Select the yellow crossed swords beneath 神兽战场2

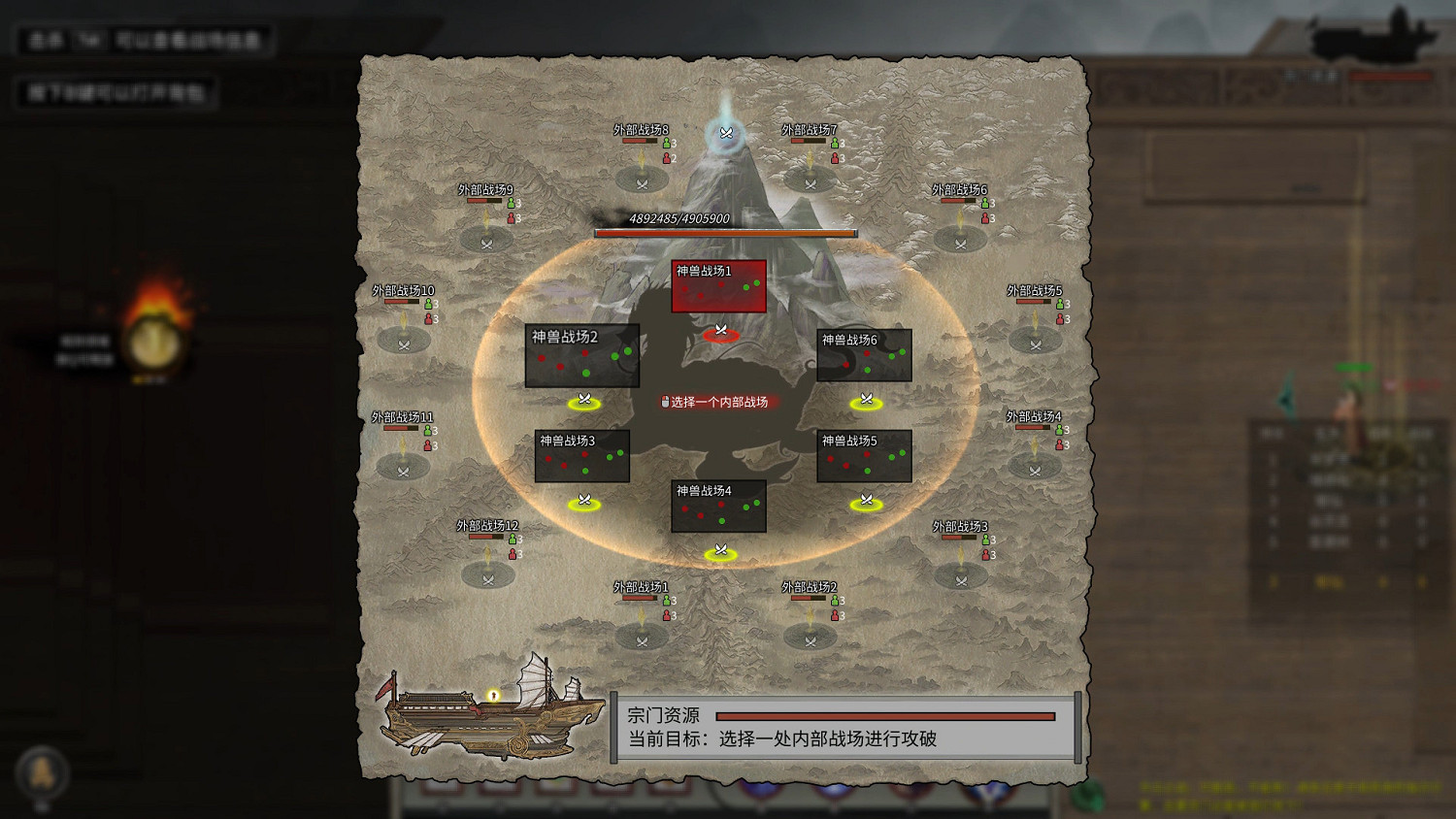[583, 400]
